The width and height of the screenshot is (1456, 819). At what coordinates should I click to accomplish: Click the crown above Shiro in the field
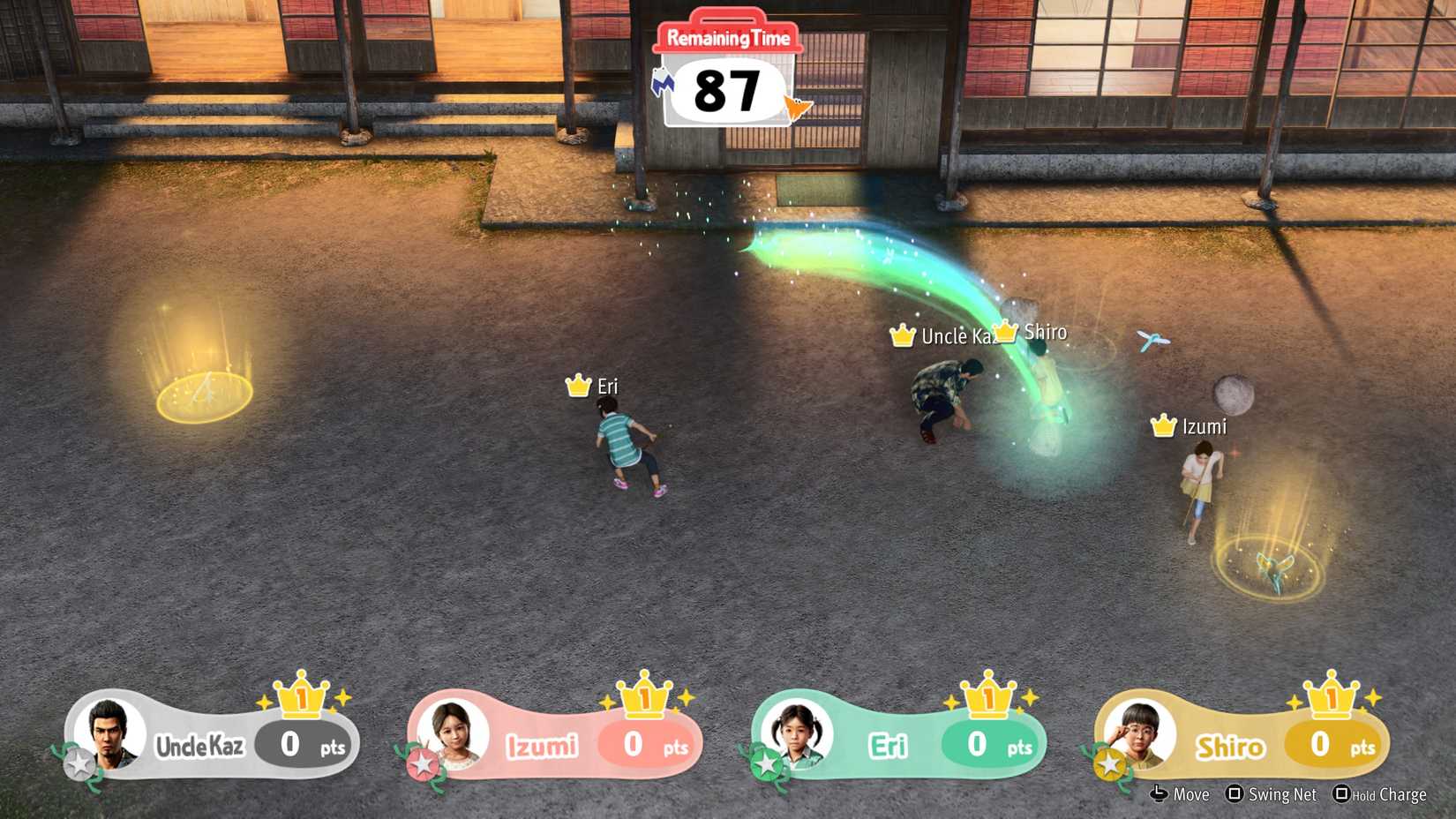click(x=1006, y=330)
